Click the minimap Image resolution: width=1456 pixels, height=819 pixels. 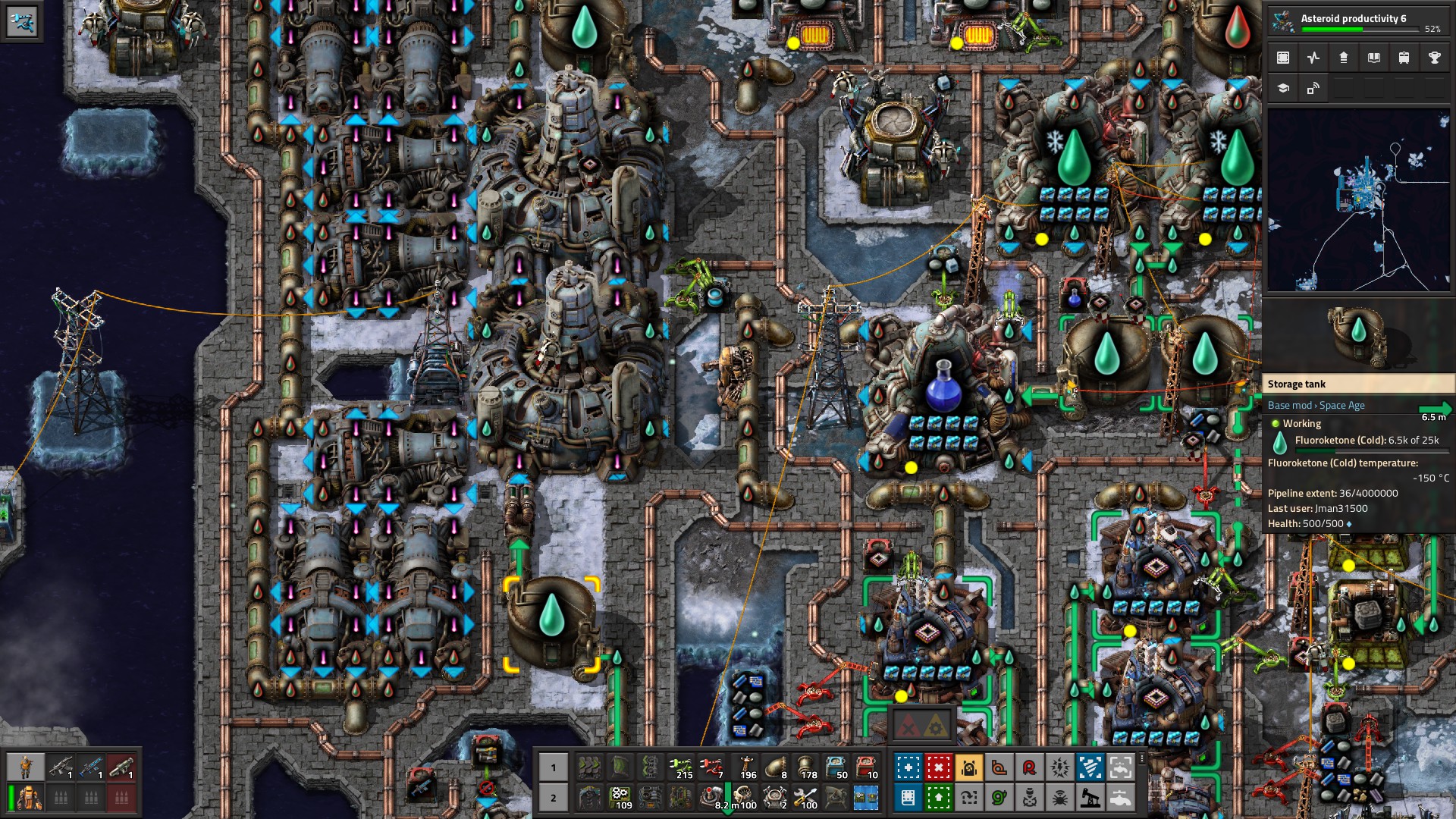[1358, 200]
